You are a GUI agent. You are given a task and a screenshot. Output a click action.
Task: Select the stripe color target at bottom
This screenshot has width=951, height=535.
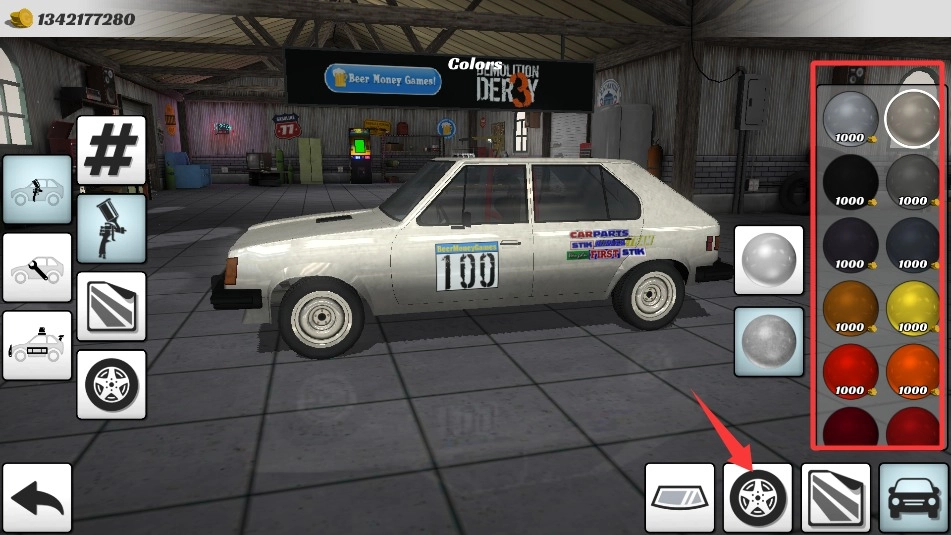pos(836,497)
